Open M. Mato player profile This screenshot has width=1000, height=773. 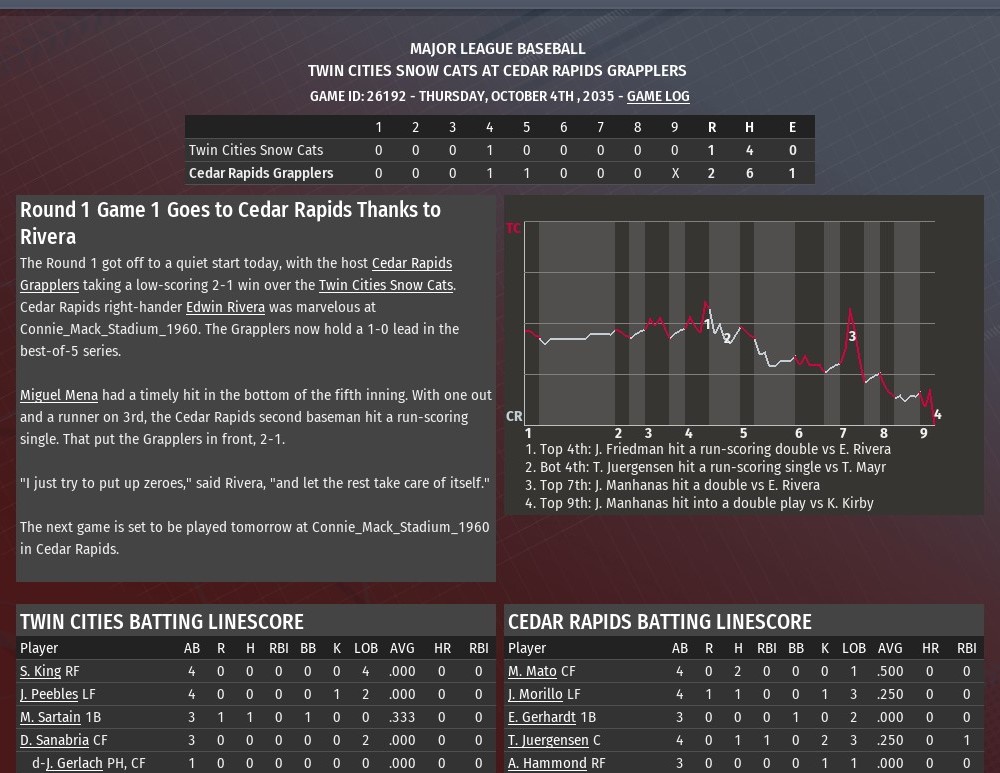532,671
